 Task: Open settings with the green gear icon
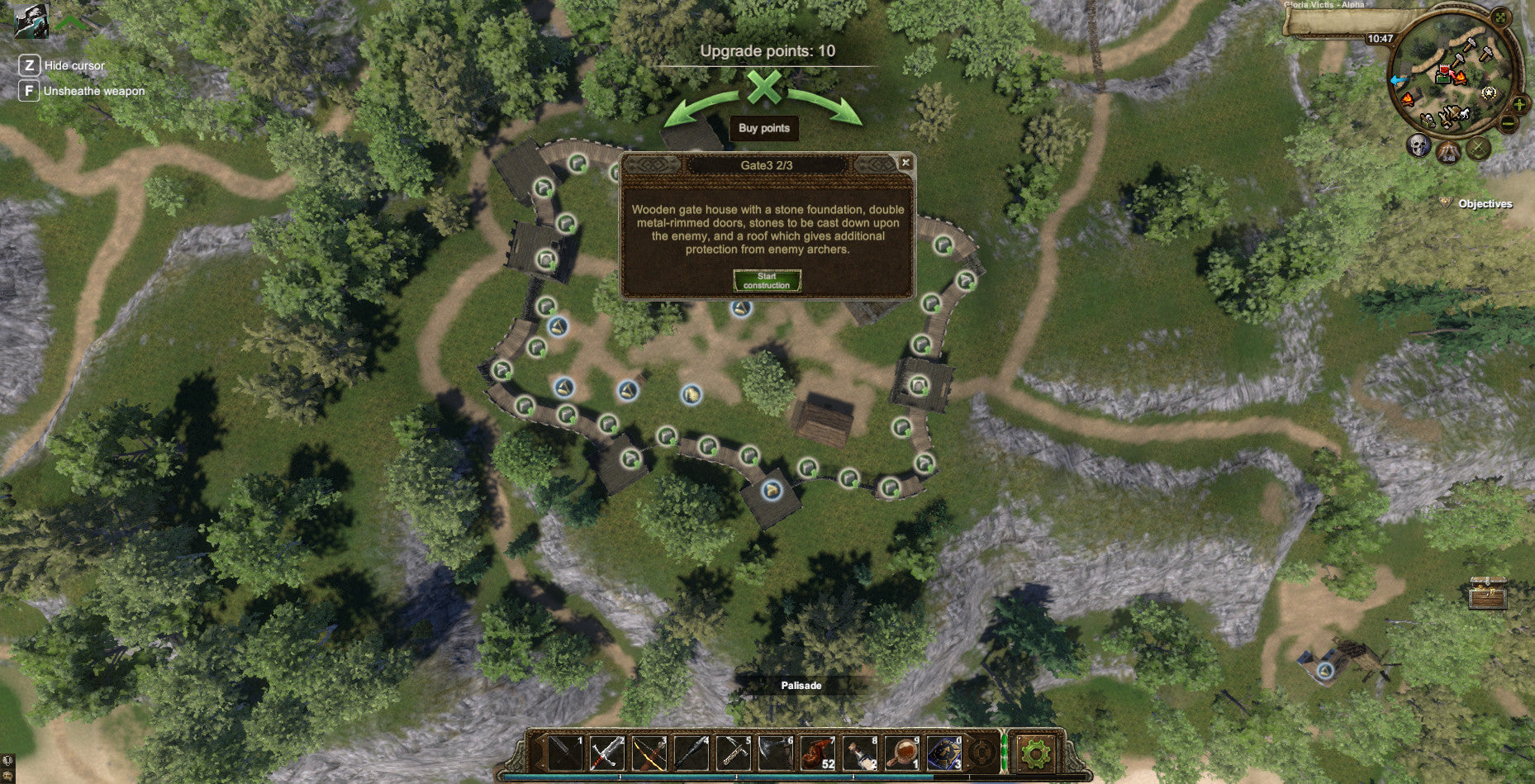[1035, 753]
